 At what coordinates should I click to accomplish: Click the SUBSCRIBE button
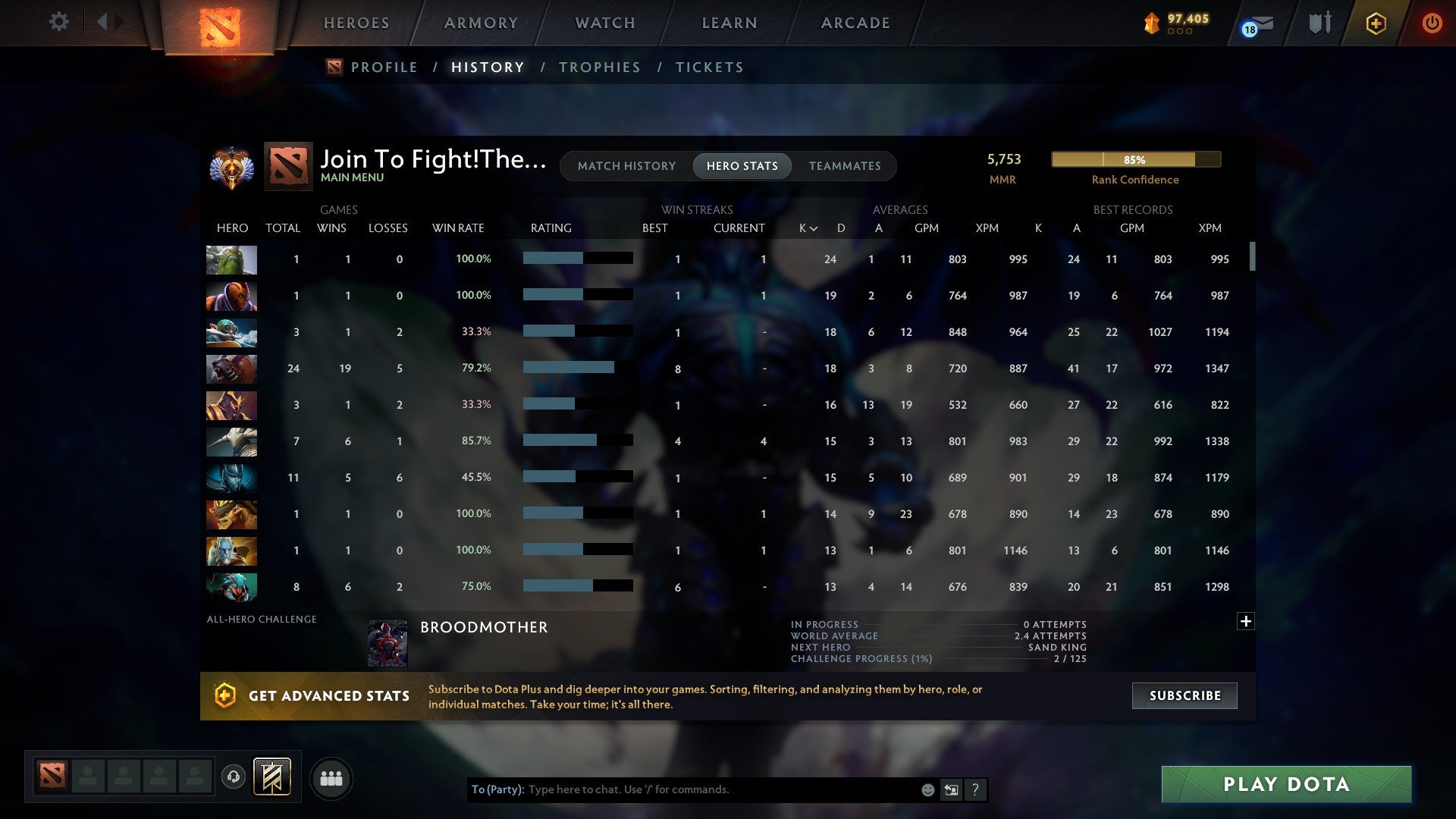(1184, 695)
